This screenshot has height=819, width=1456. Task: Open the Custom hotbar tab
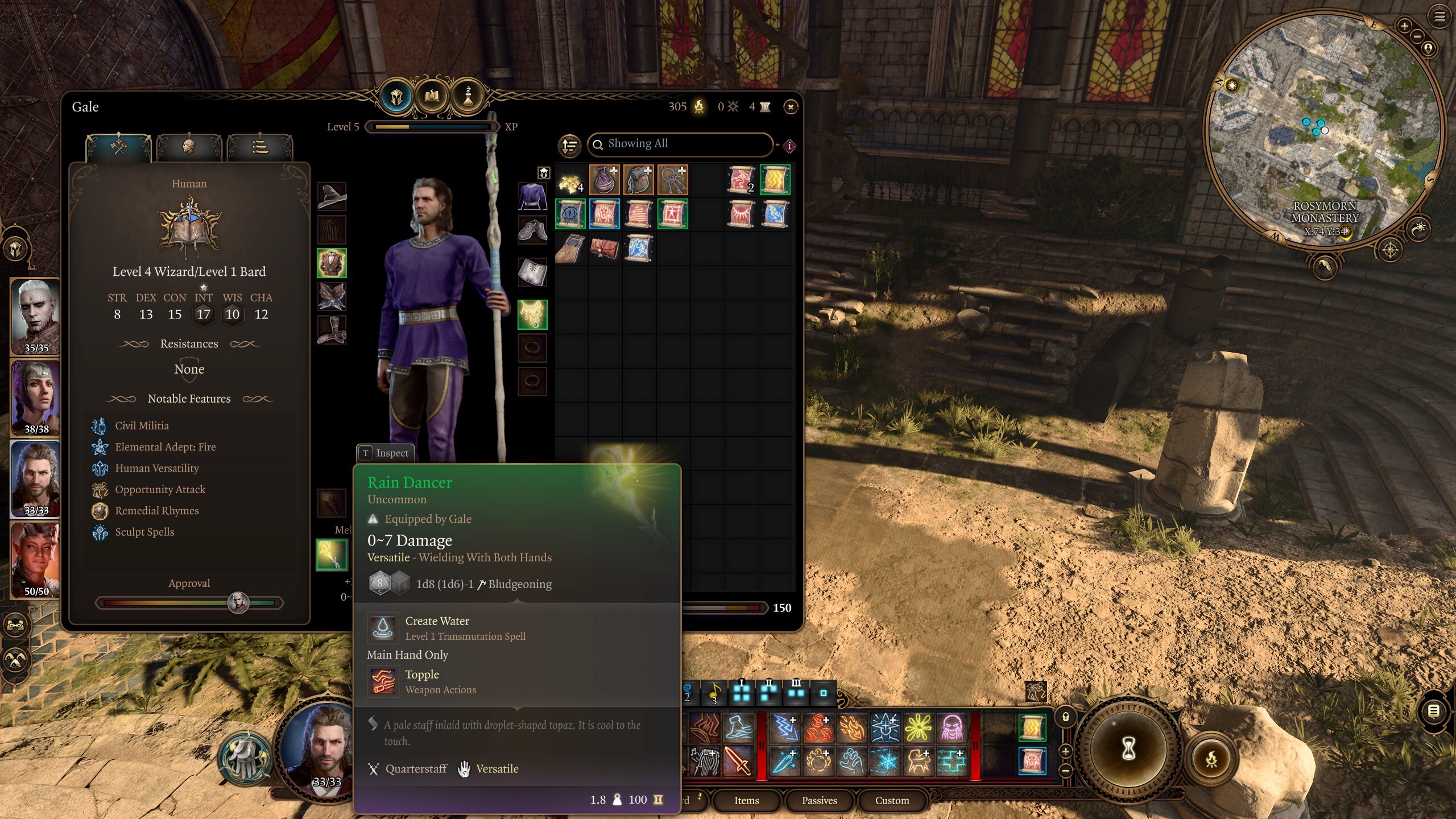892,800
